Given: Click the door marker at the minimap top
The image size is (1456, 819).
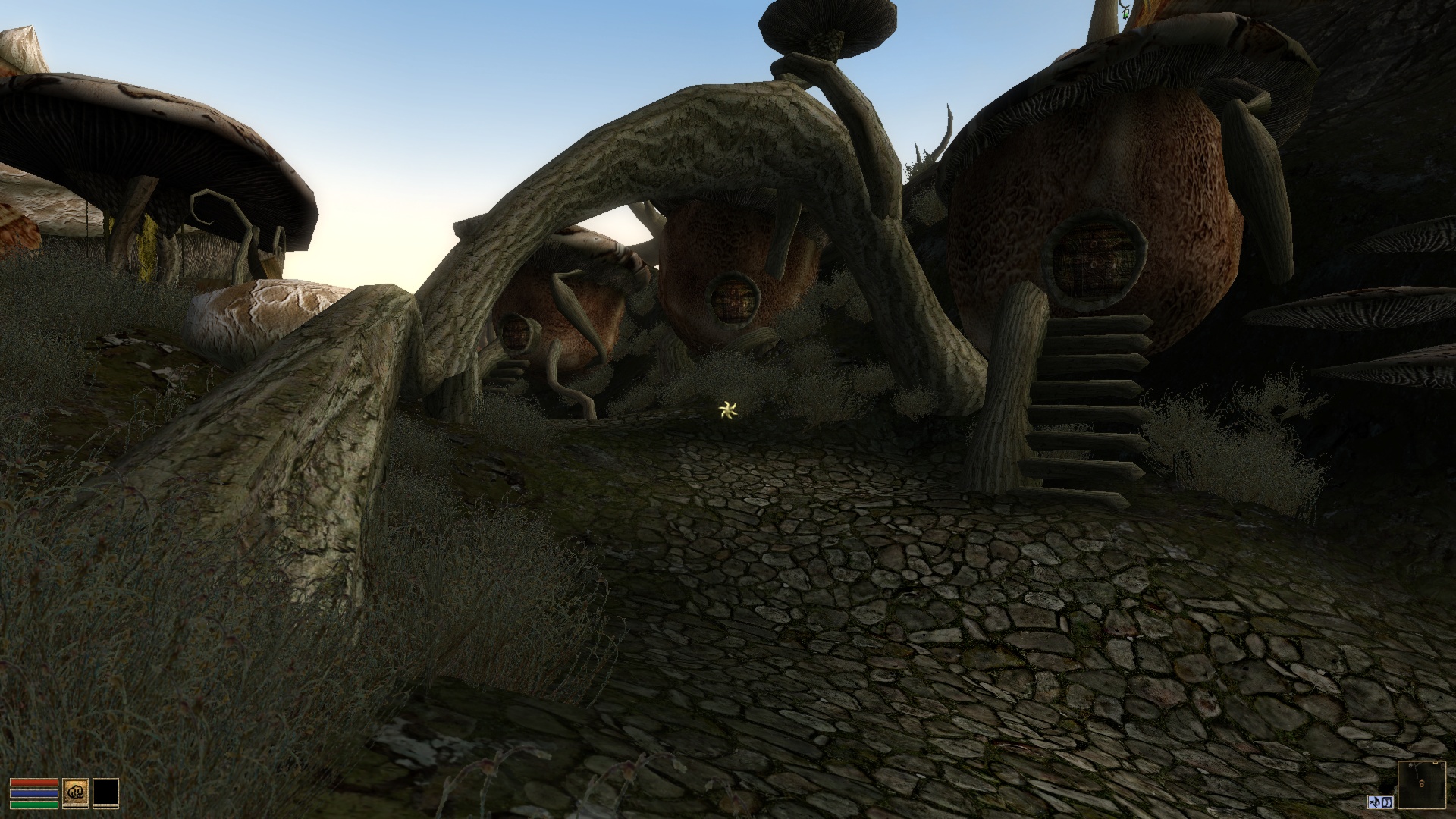Looking at the screenshot, I should pyautogui.click(x=1436, y=763).
